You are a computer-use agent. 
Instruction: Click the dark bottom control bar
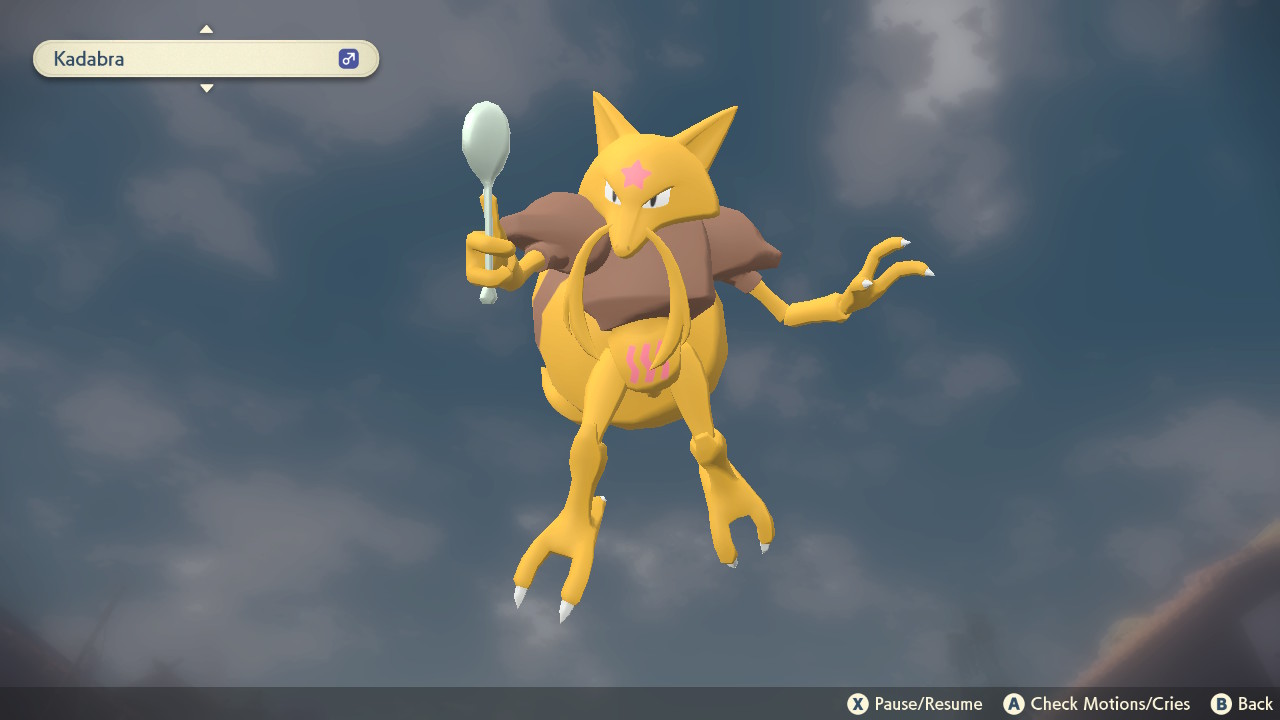pyautogui.click(x=640, y=704)
